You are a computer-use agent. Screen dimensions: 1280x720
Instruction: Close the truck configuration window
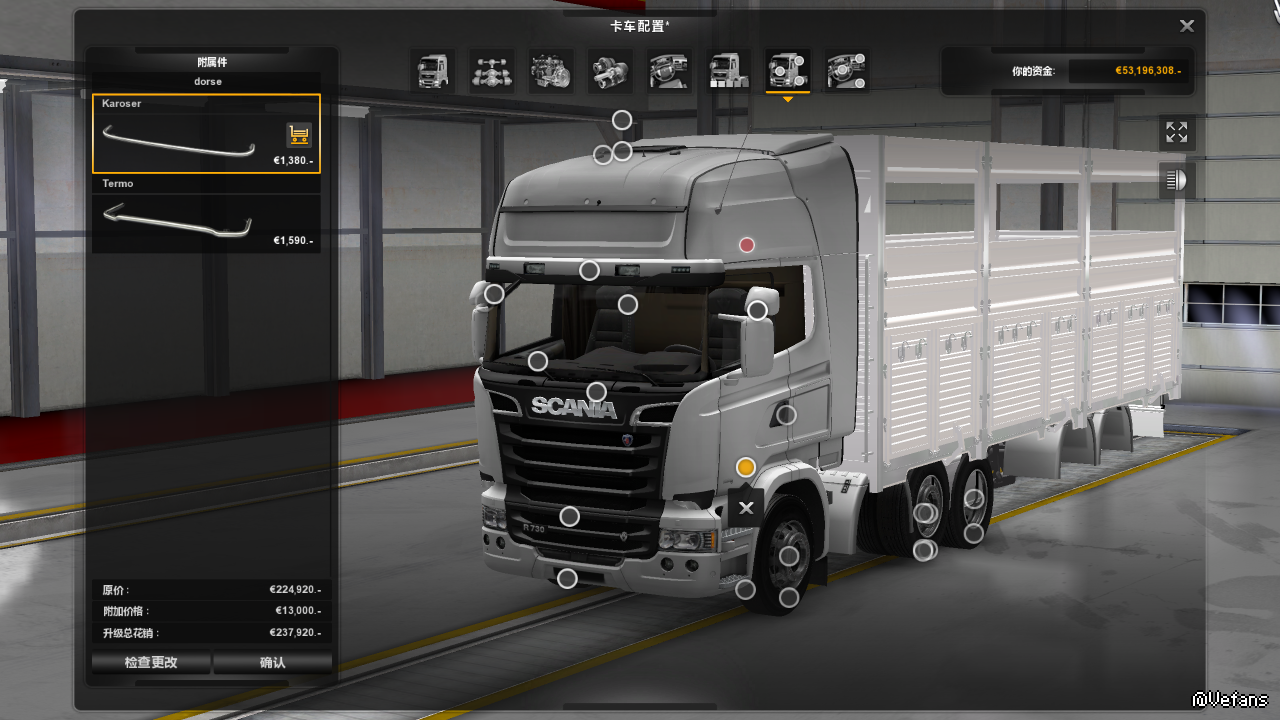pos(1187,26)
